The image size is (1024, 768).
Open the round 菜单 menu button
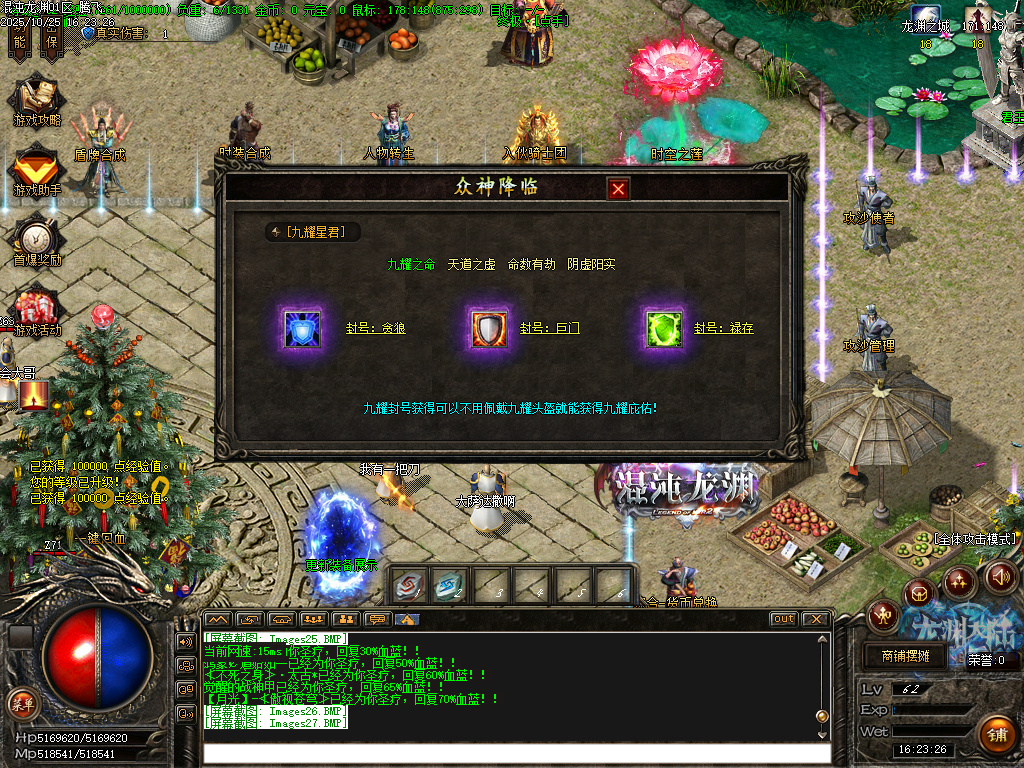[x=21, y=702]
